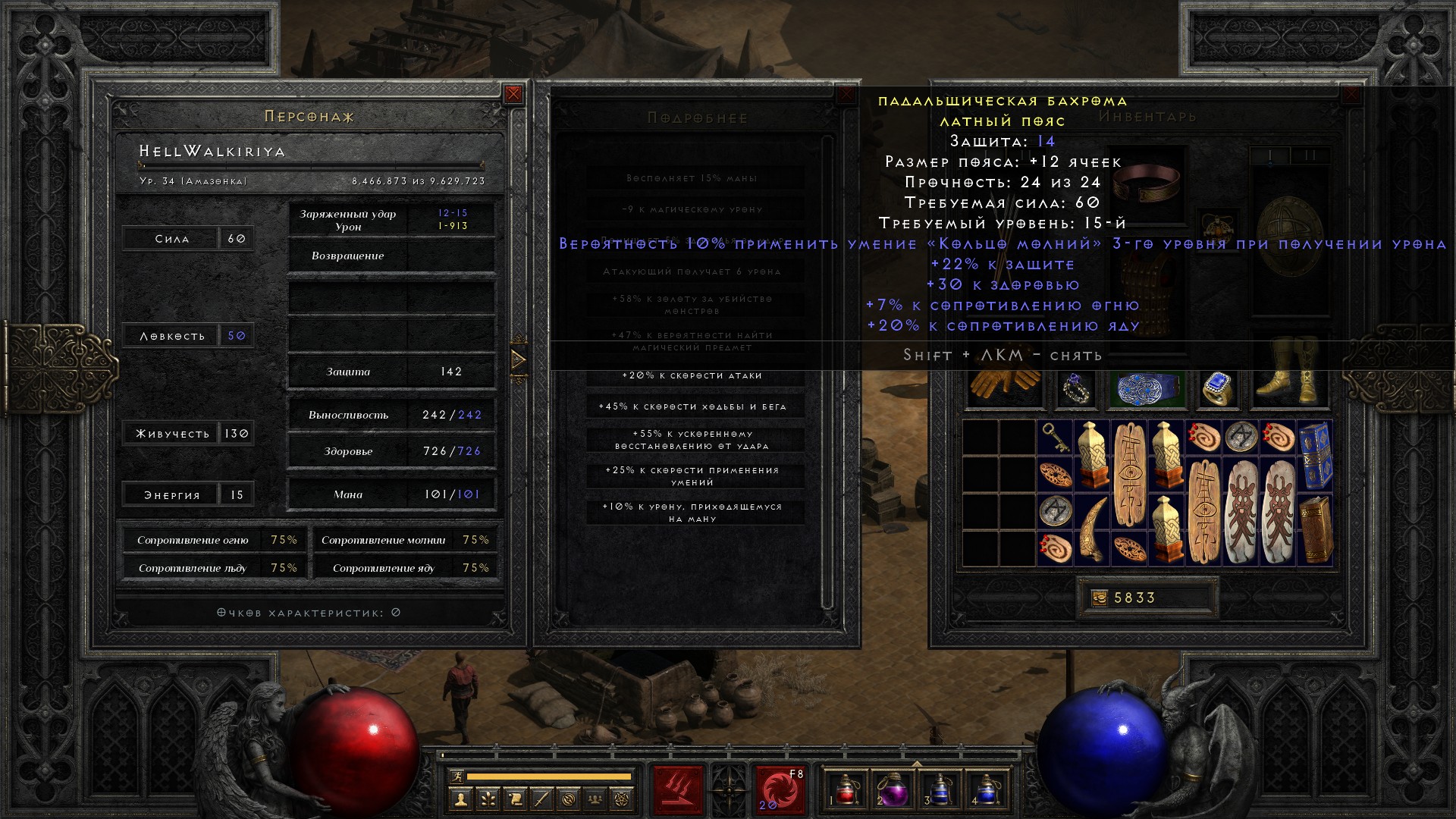Select the blue tome in inventory
The width and height of the screenshot is (1456, 819).
[1314, 454]
